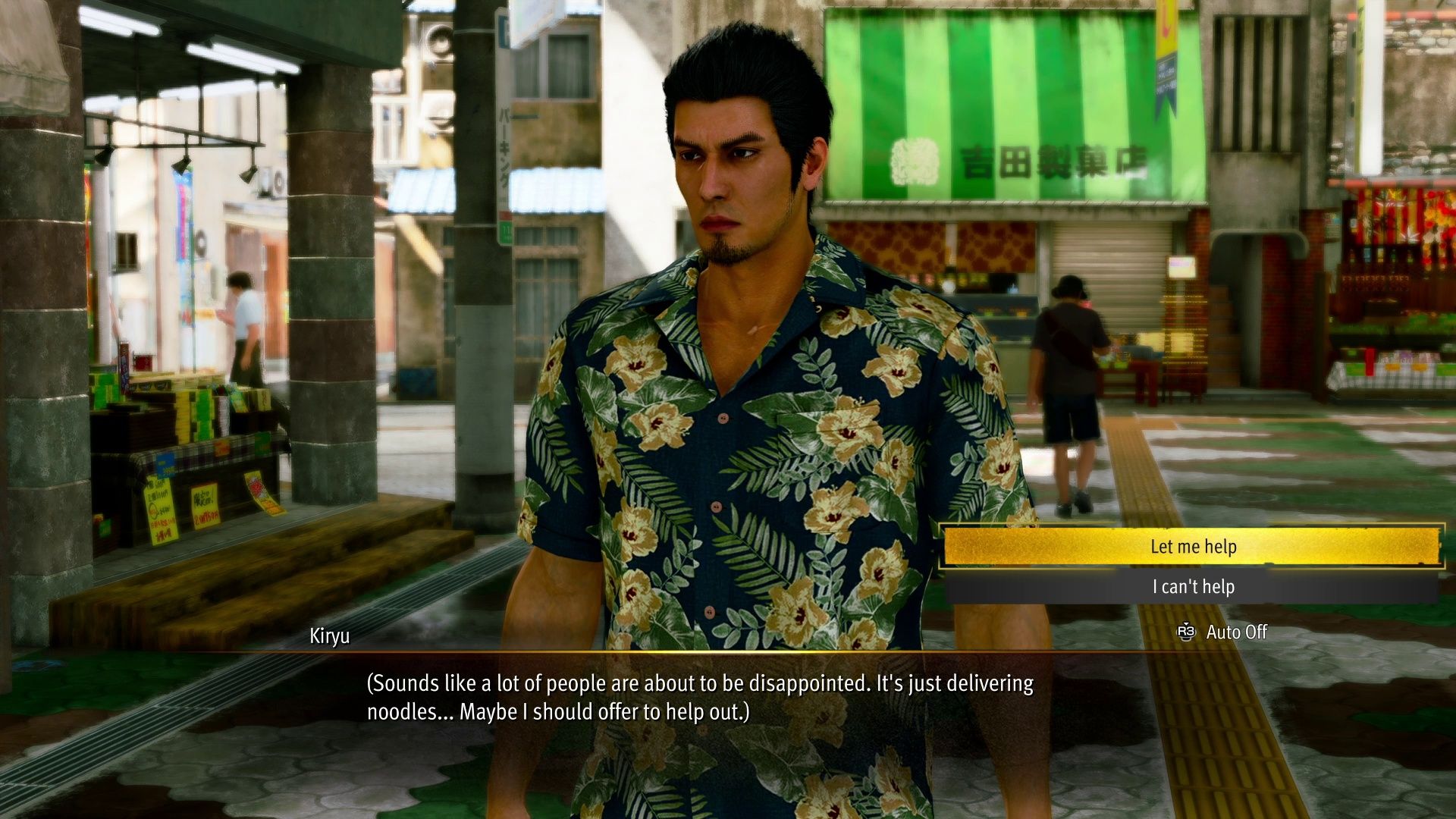This screenshot has height=819, width=1456.
Task: Toggle the Auto Off dialogue setting
Action: coord(1222,632)
